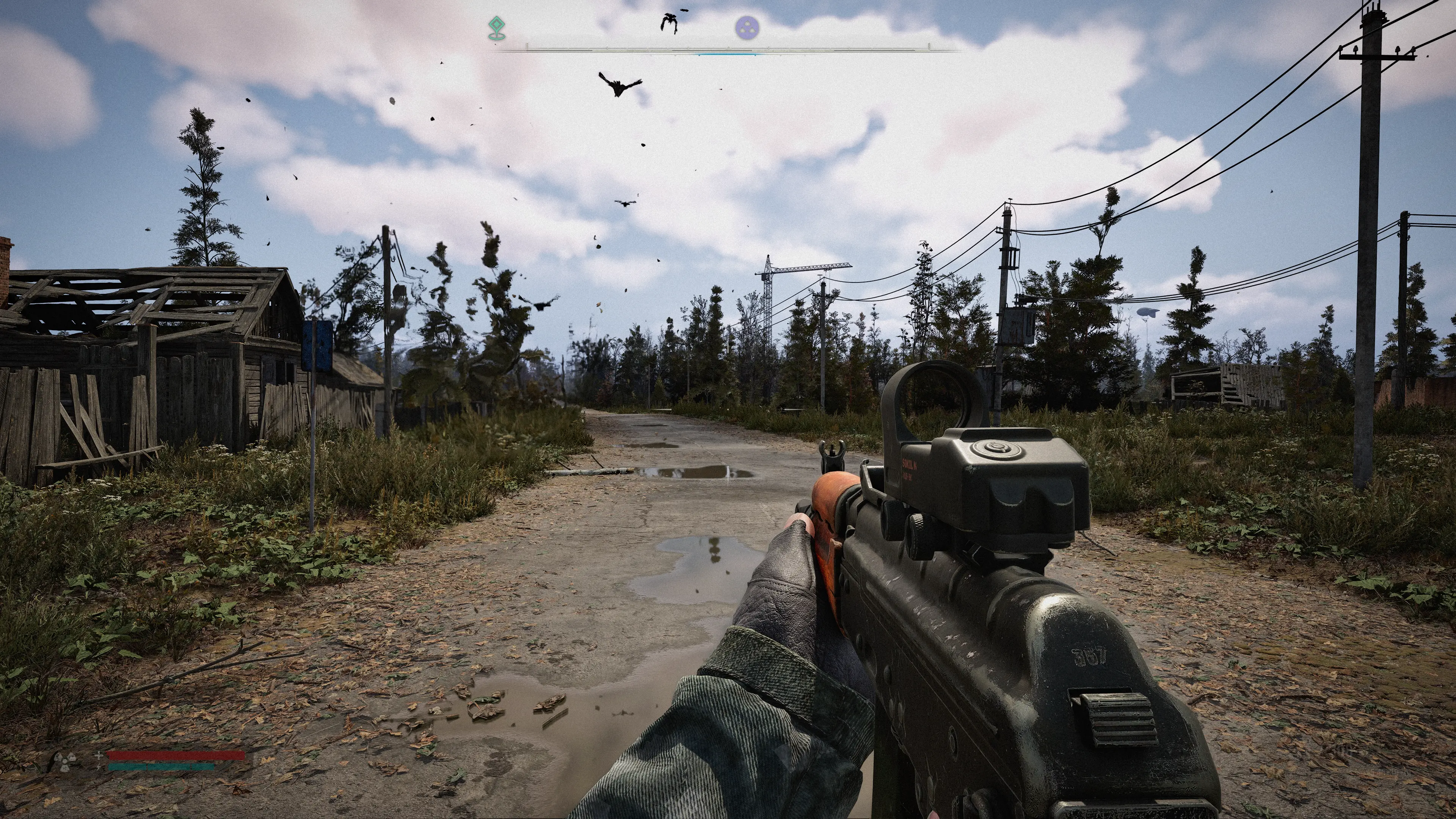The image size is (1456, 819).
Task: Click the compass strip at screen top
Action: pos(728,50)
